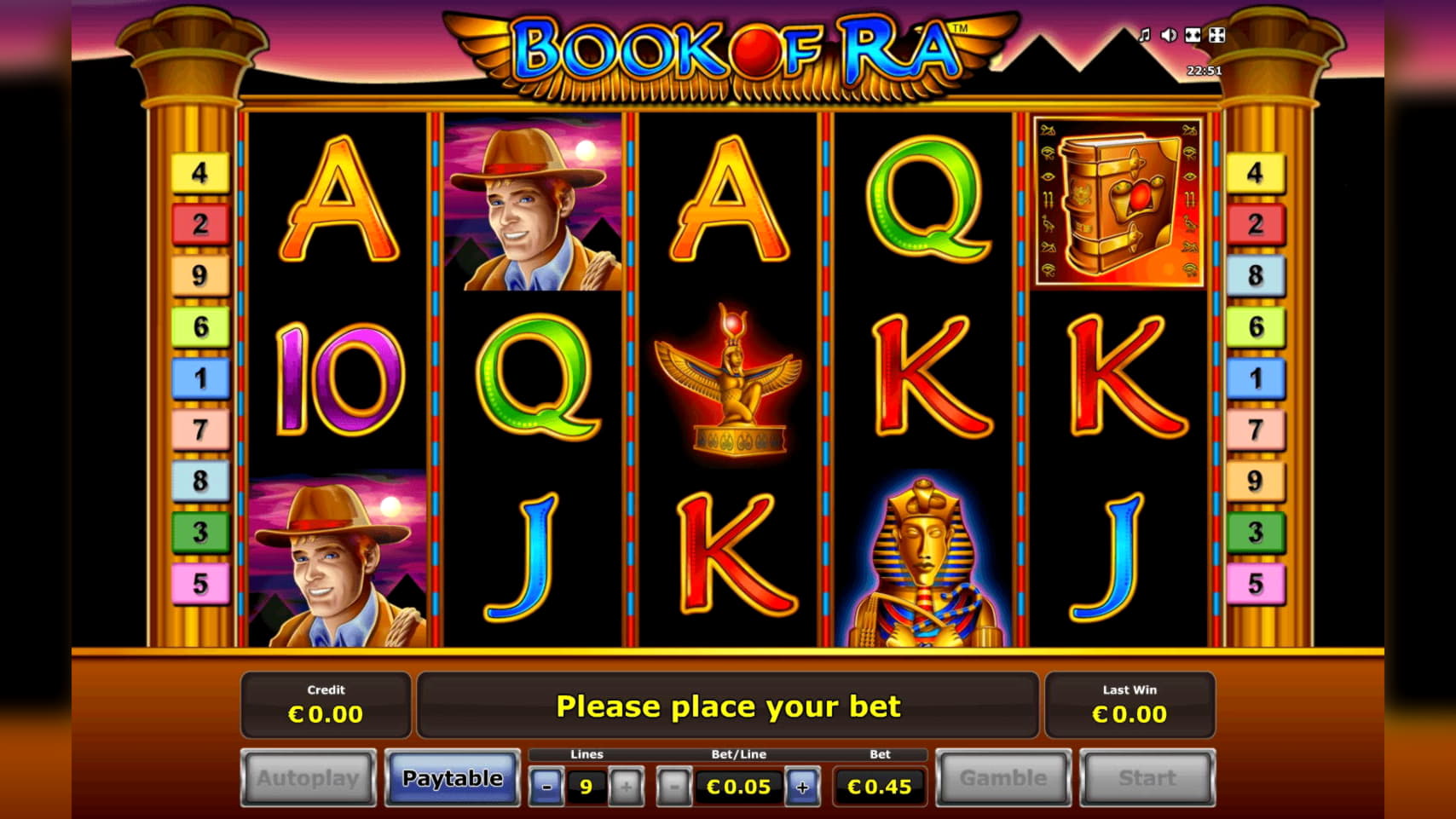Screen dimensions: 1456x819
Task: Open the Paytable
Action: tap(452, 778)
